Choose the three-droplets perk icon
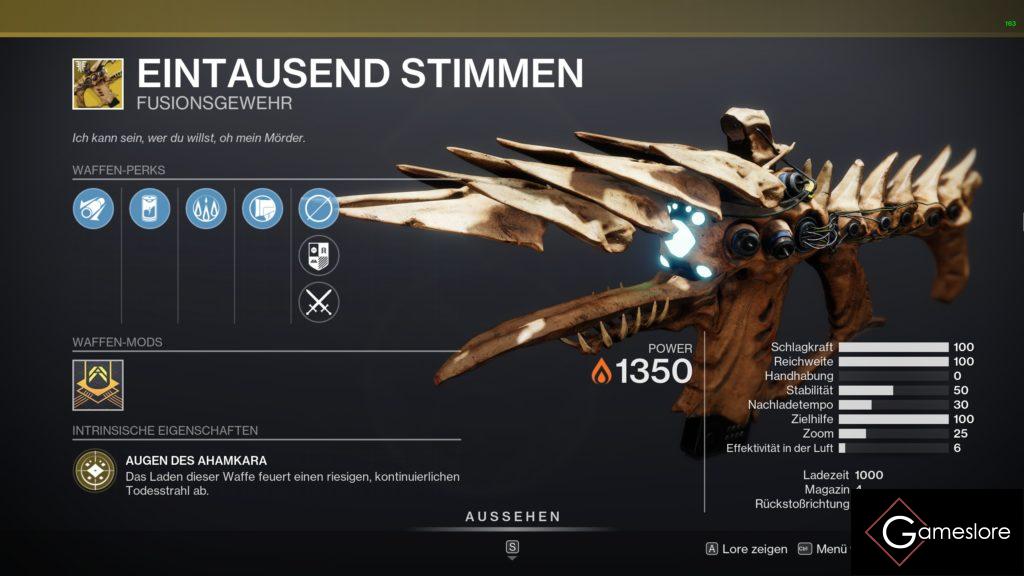Image resolution: width=1024 pixels, height=576 pixels. (206, 209)
